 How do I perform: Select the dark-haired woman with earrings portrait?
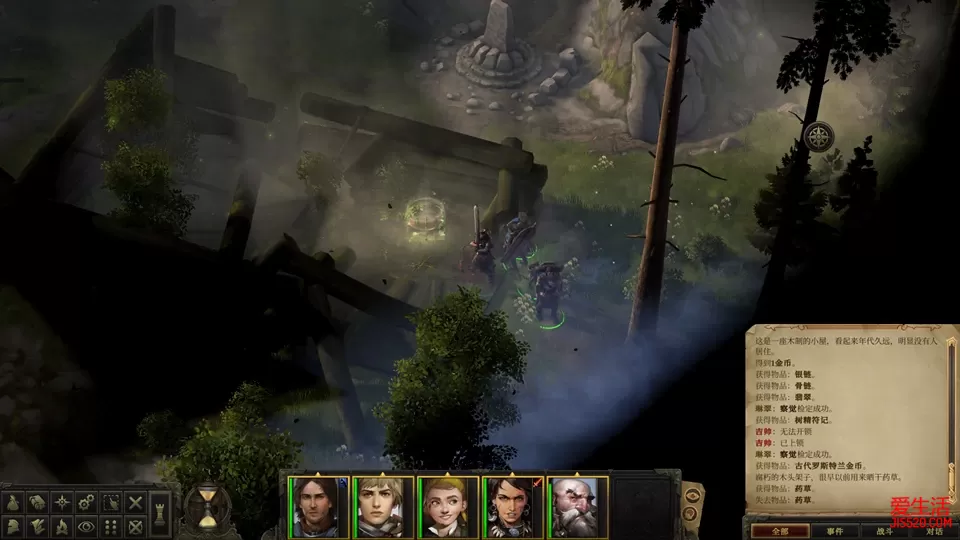pyautogui.click(x=513, y=506)
